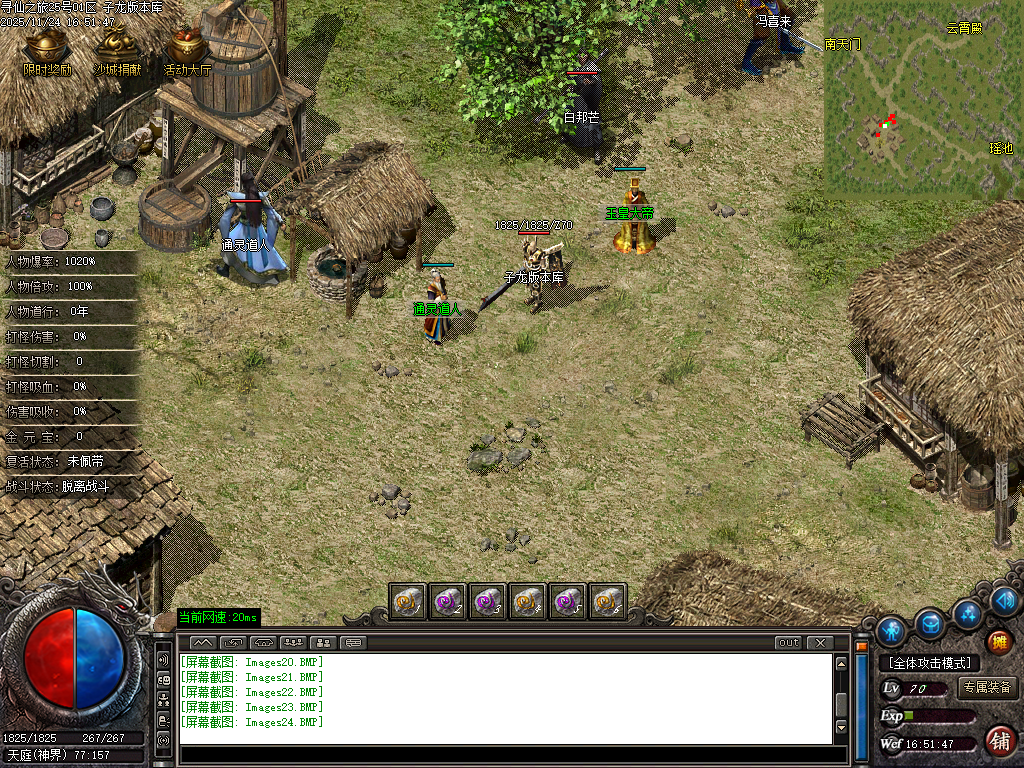
Task: Open the skills three-star icon
Action: [968, 613]
